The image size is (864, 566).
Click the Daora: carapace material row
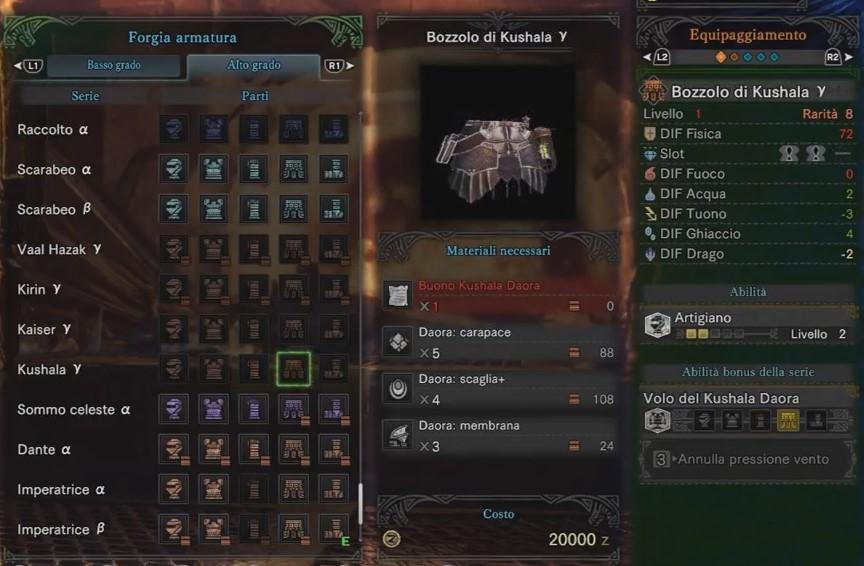[x=498, y=343]
